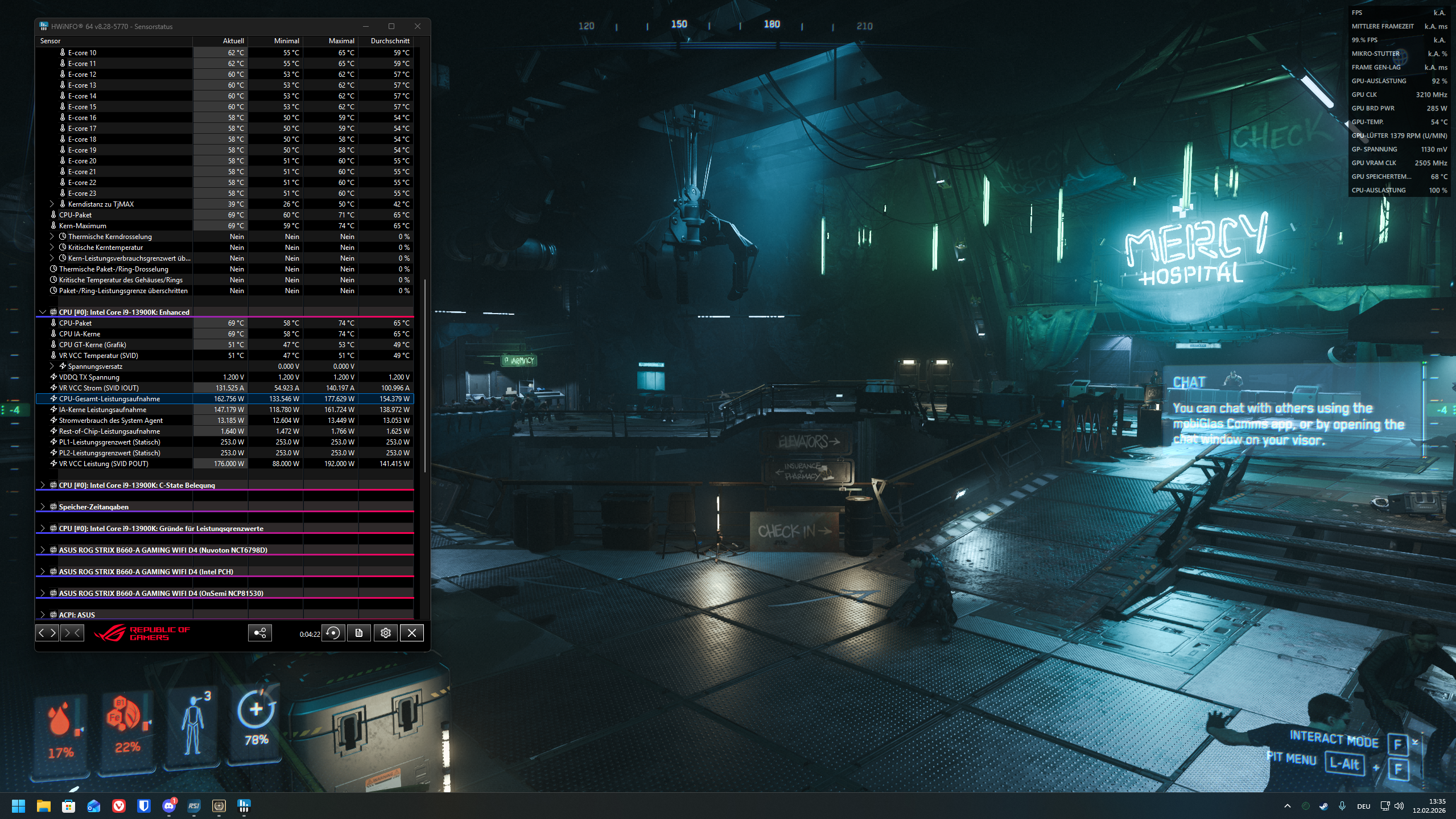Viewport: 1456px width, 819px height.
Task: Click the previous page arrow in HWiNFO toolbar
Action: 42,632
